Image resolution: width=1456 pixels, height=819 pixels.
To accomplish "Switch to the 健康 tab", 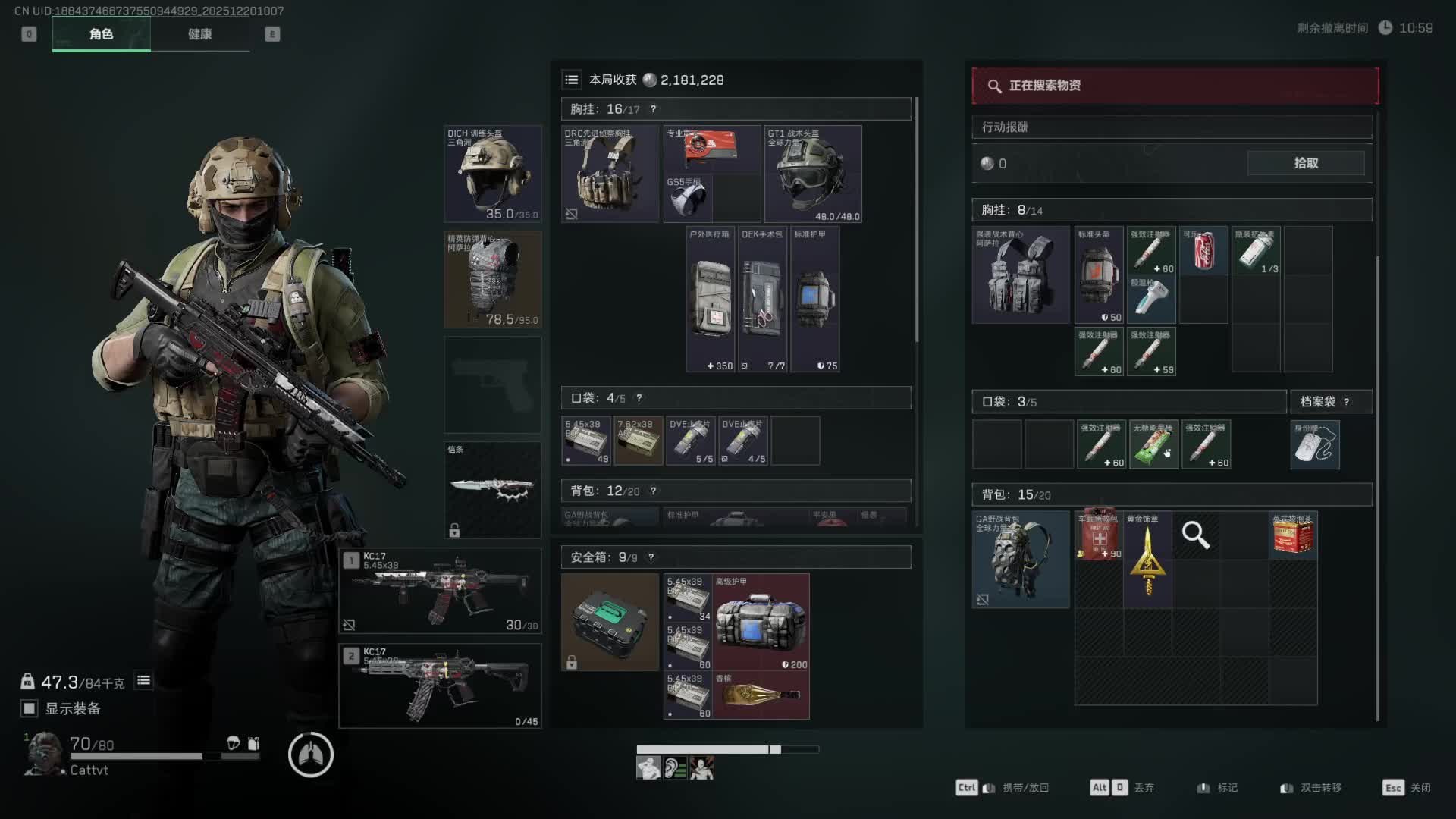I will tap(199, 34).
